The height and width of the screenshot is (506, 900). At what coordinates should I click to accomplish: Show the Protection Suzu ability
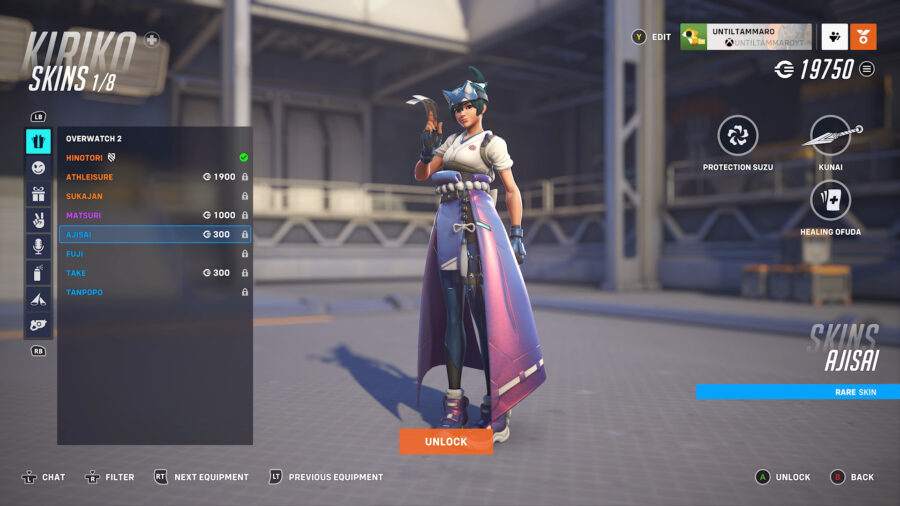[x=738, y=135]
